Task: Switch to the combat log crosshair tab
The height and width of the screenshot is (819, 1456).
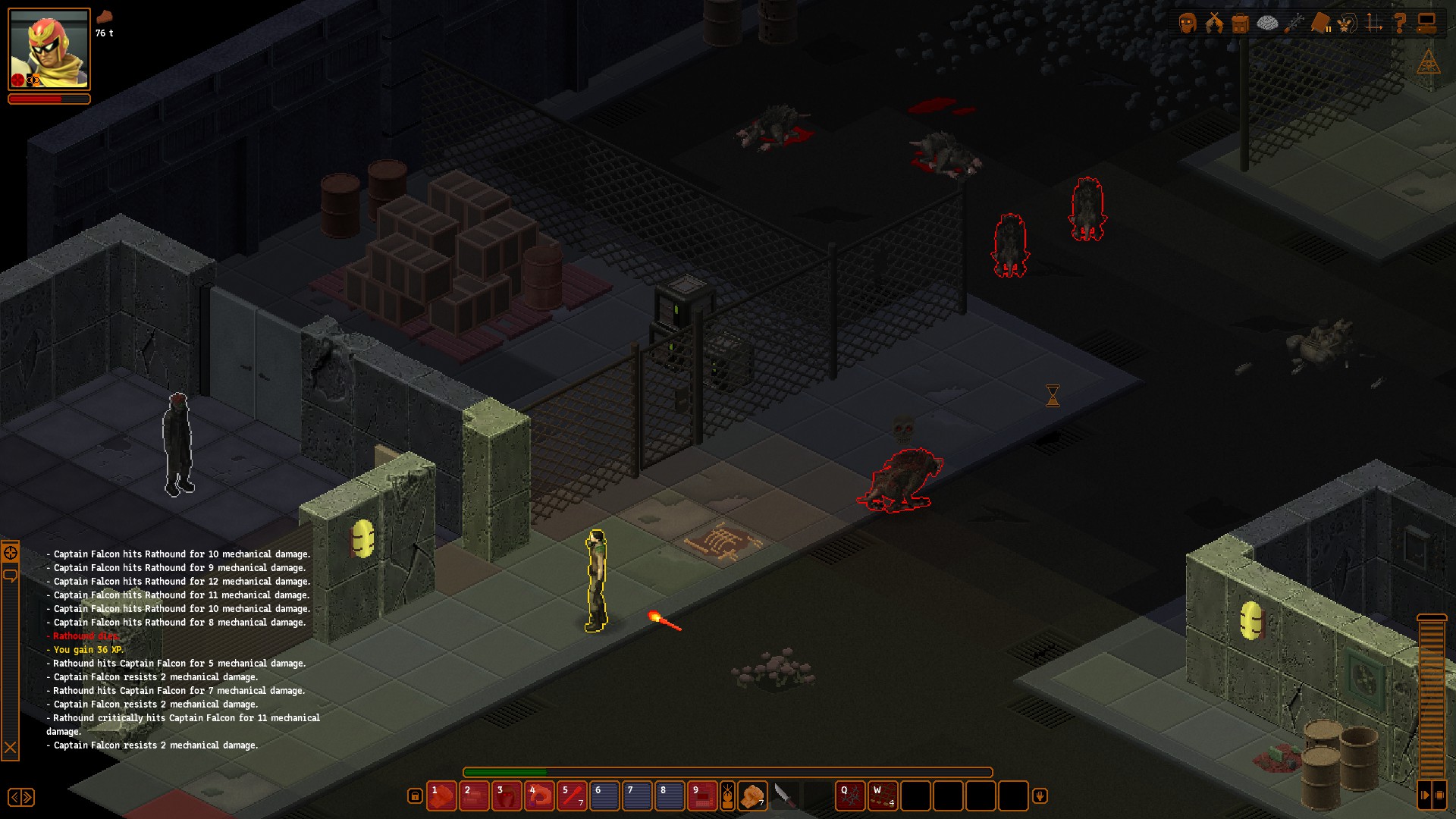Action: click(11, 553)
